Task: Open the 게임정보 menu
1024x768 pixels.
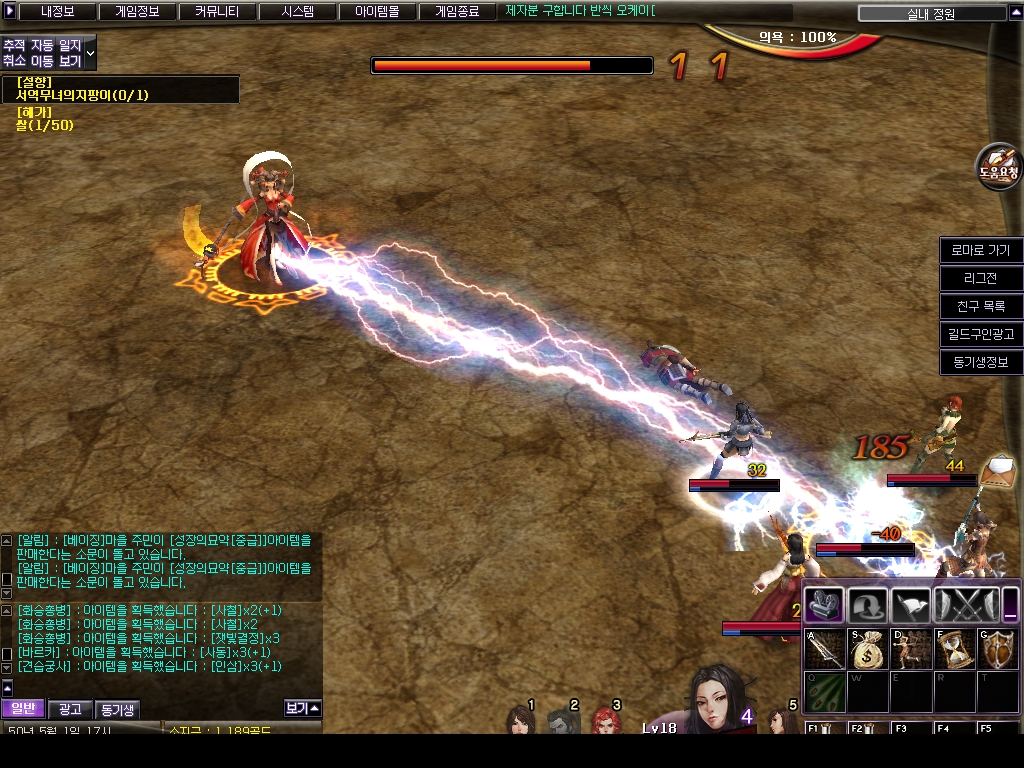Action: click(x=137, y=12)
